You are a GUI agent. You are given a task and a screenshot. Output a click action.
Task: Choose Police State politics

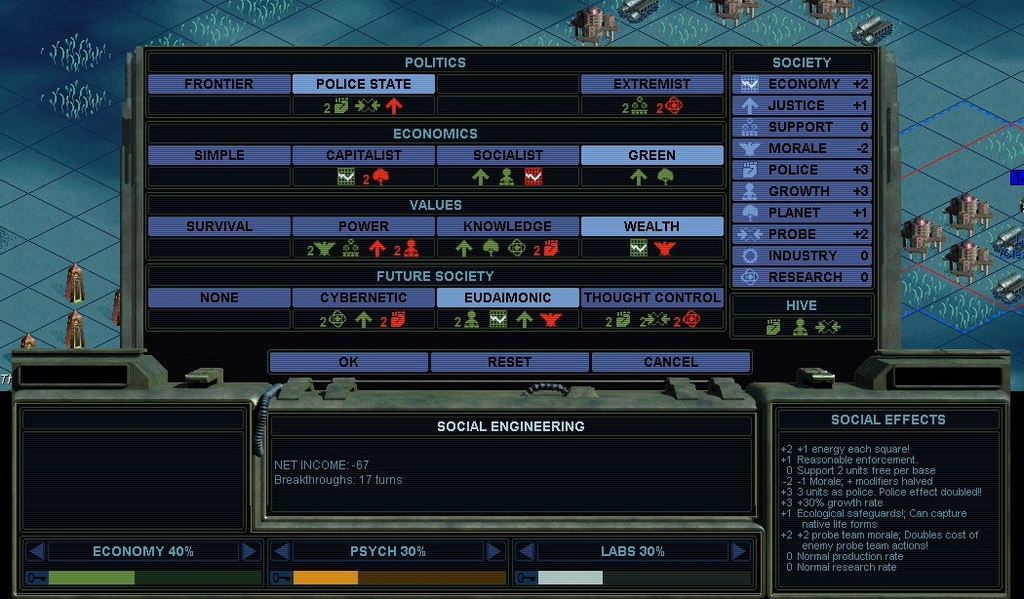point(363,84)
